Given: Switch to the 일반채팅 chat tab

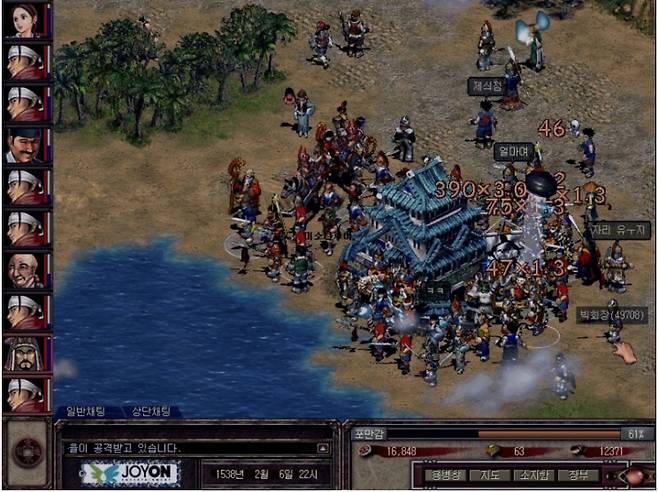Looking at the screenshot, I should pos(88,411).
